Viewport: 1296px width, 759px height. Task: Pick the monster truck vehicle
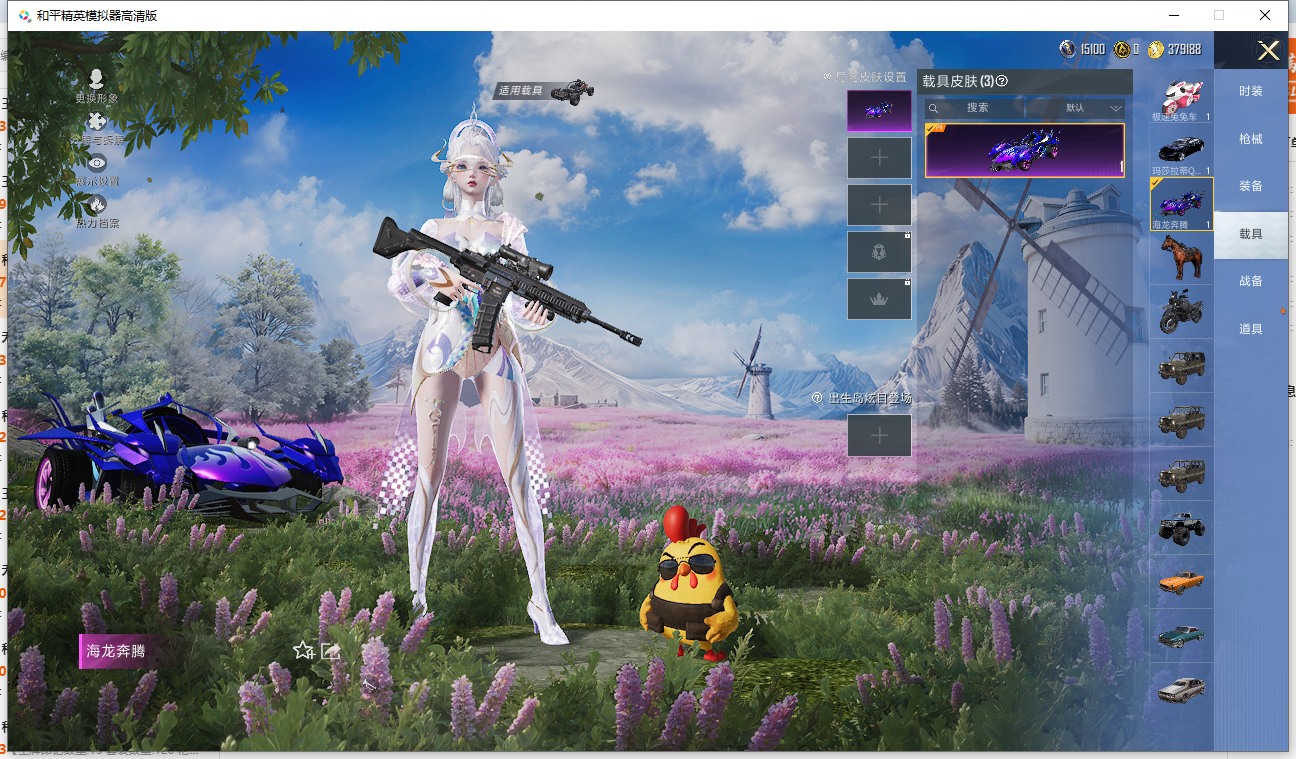[x=1181, y=528]
